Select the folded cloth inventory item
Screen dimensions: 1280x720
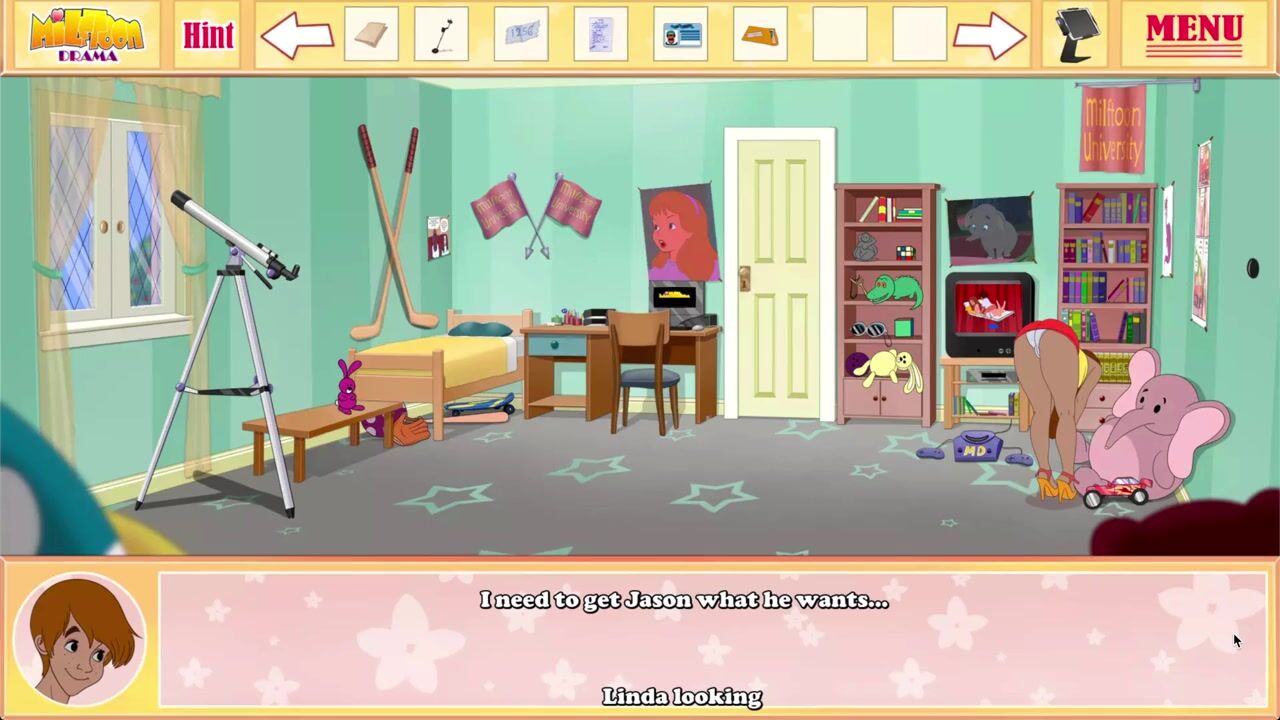click(371, 35)
